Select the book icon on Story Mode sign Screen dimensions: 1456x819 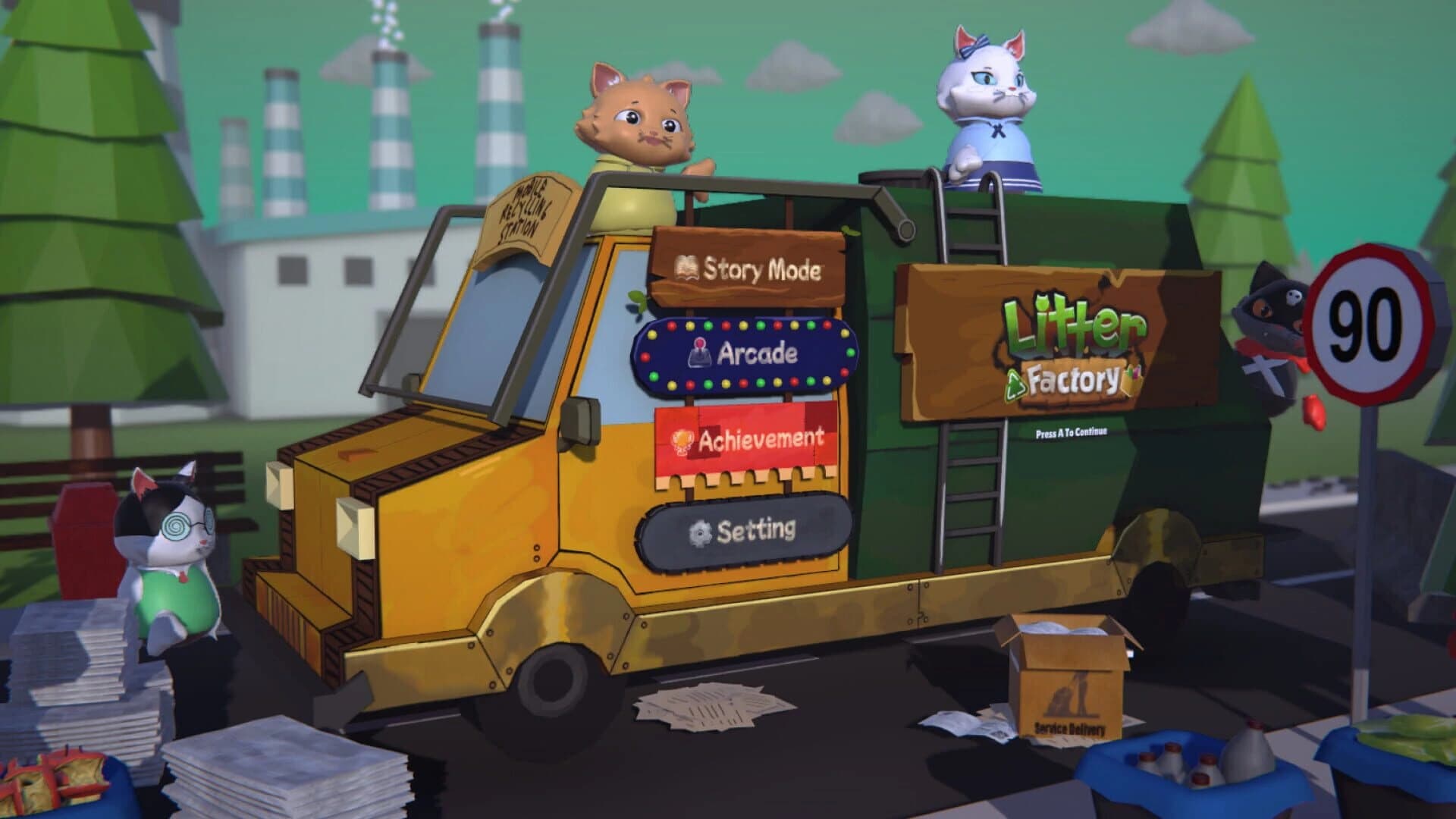tap(686, 266)
